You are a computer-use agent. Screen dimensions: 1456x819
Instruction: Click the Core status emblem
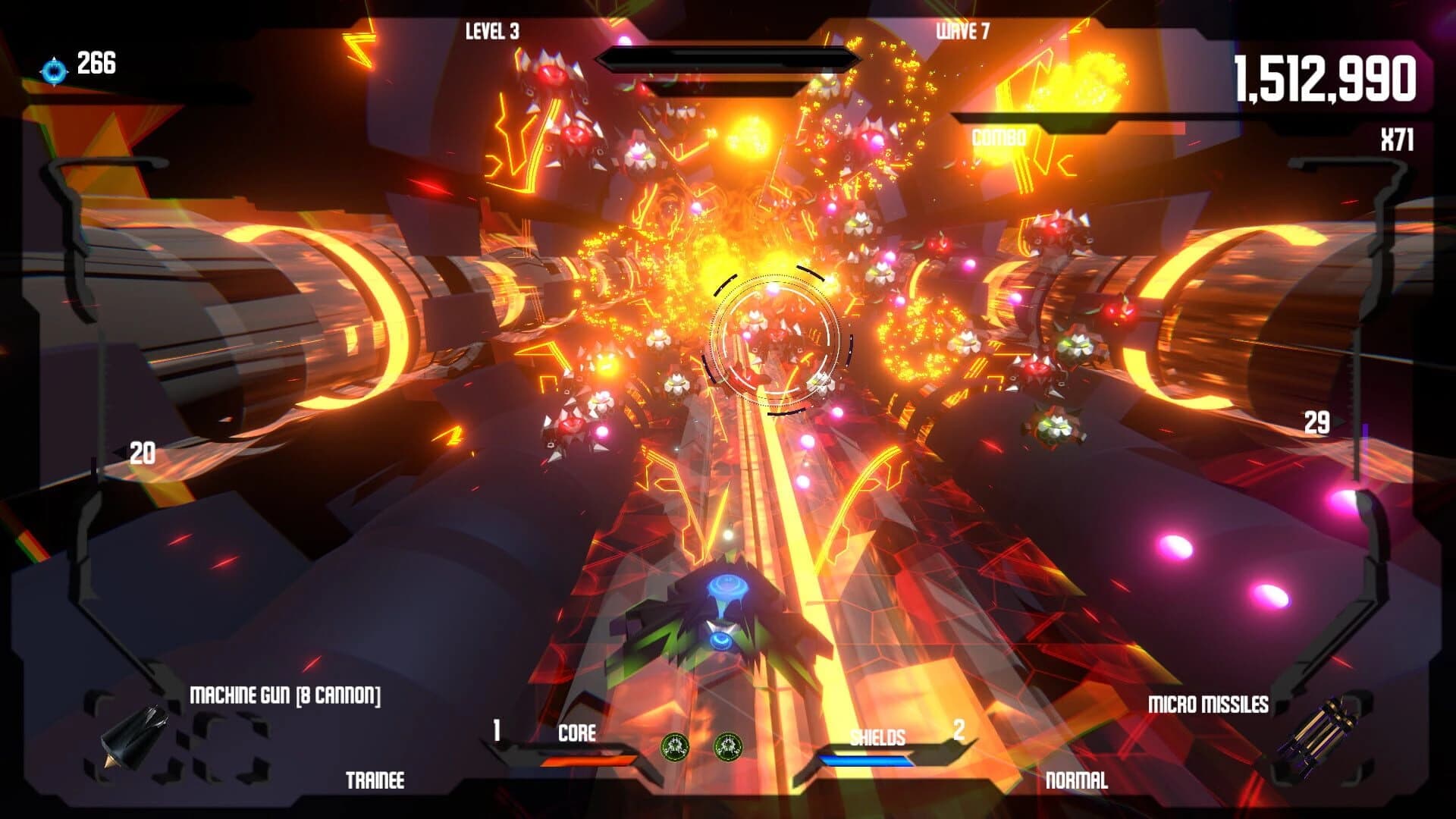578,733
